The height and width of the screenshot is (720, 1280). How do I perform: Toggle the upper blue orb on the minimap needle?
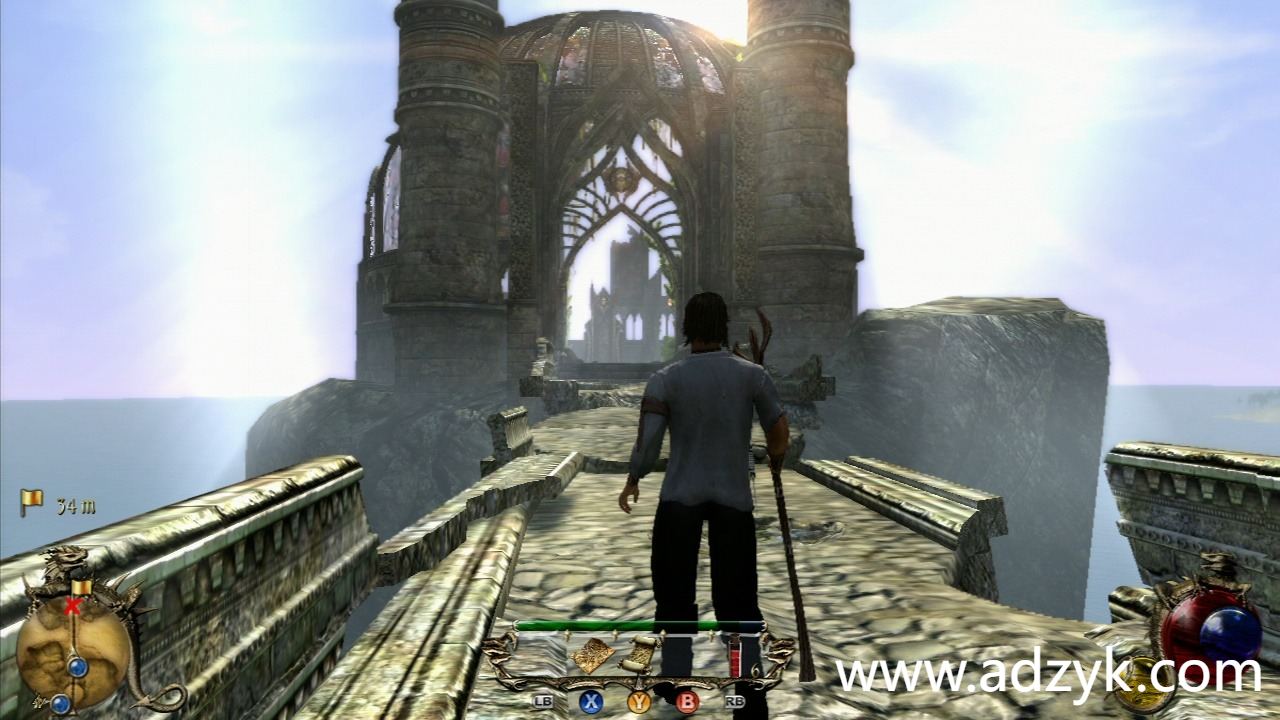click(x=77, y=665)
